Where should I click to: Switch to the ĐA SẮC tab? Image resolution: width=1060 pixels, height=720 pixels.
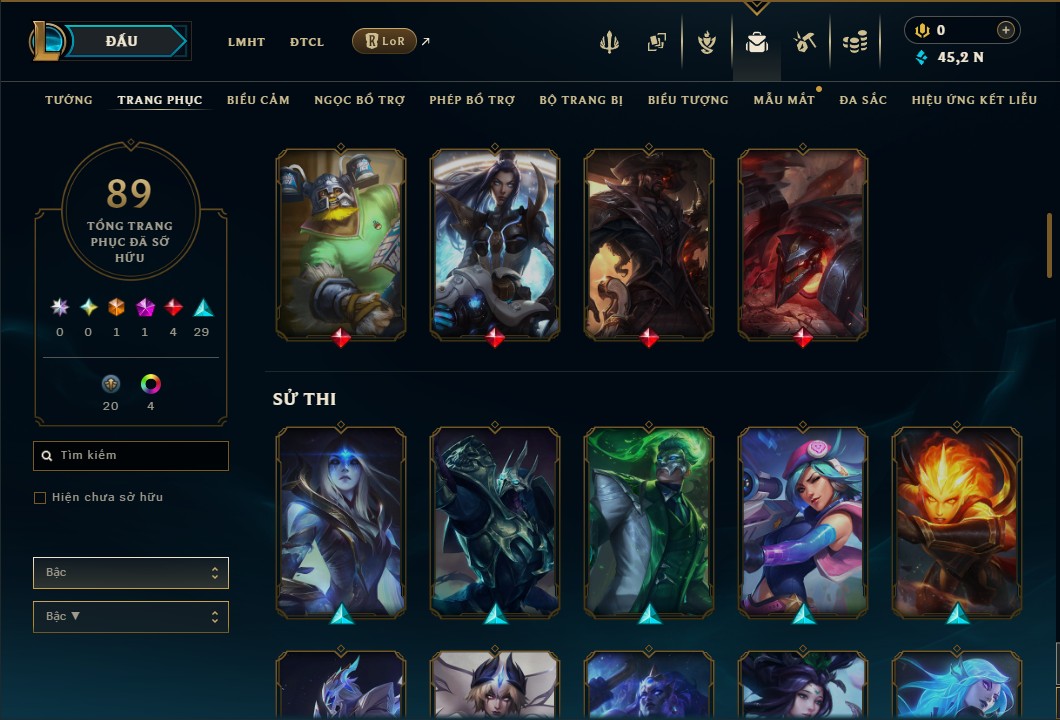click(x=863, y=100)
